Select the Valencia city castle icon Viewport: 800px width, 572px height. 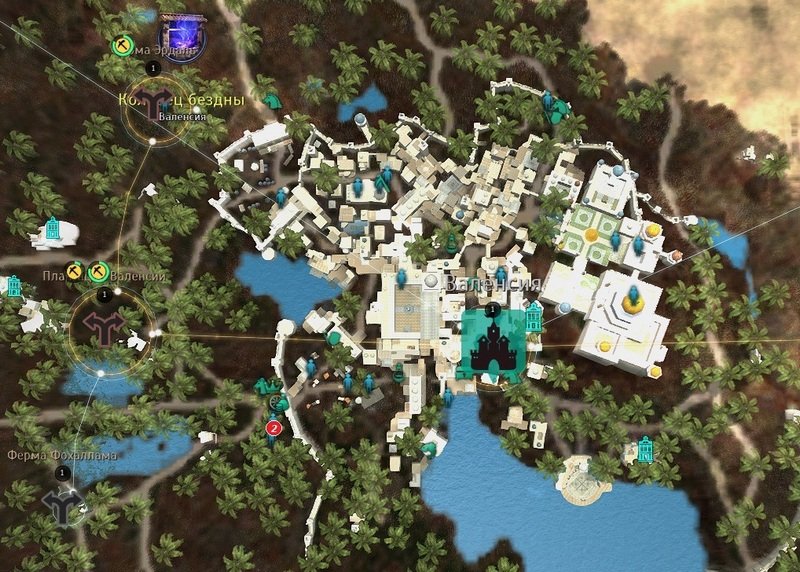coord(493,346)
